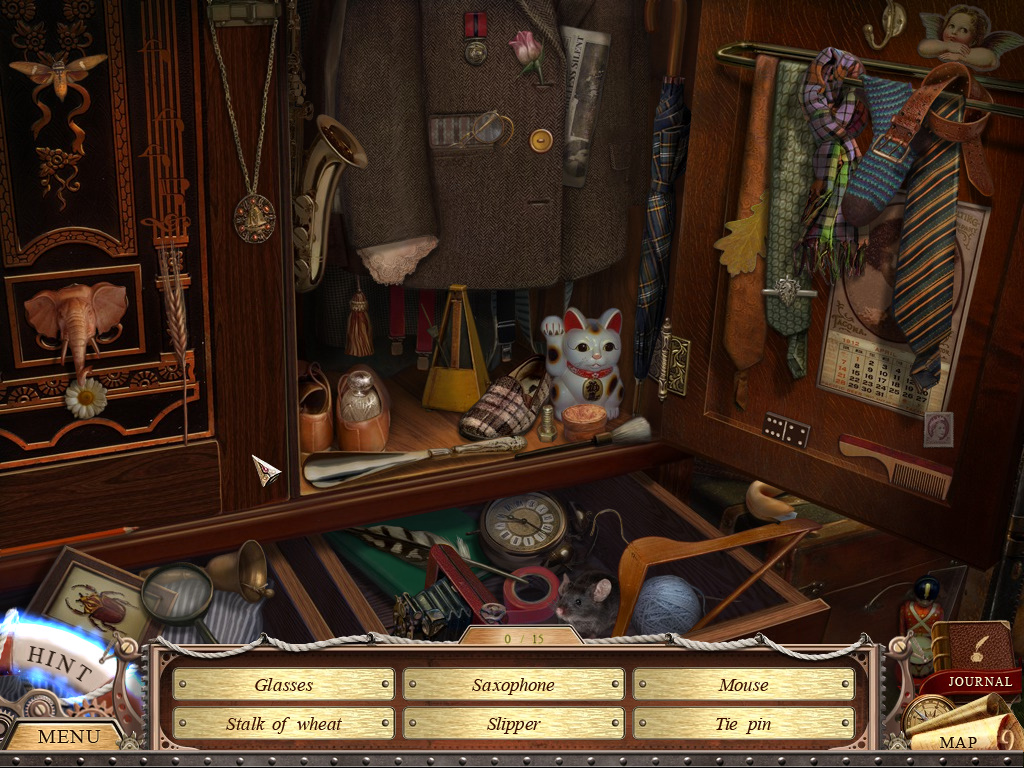This screenshot has width=1024, height=768.
Task: Select the Stalk of wheat entry
Action: [283, 724]
